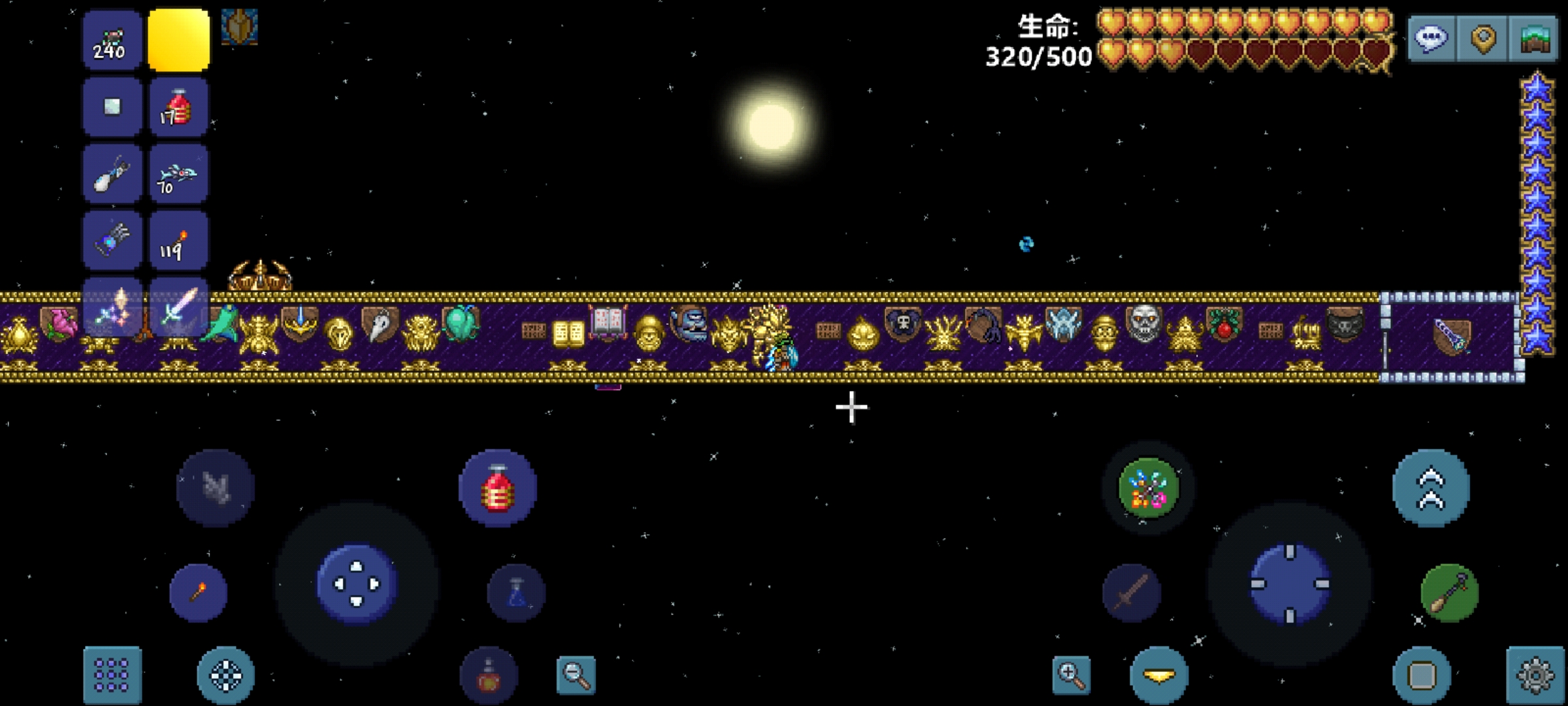
Task: Select the dolphin item slot with 70
Action: [x=178, y=175]
